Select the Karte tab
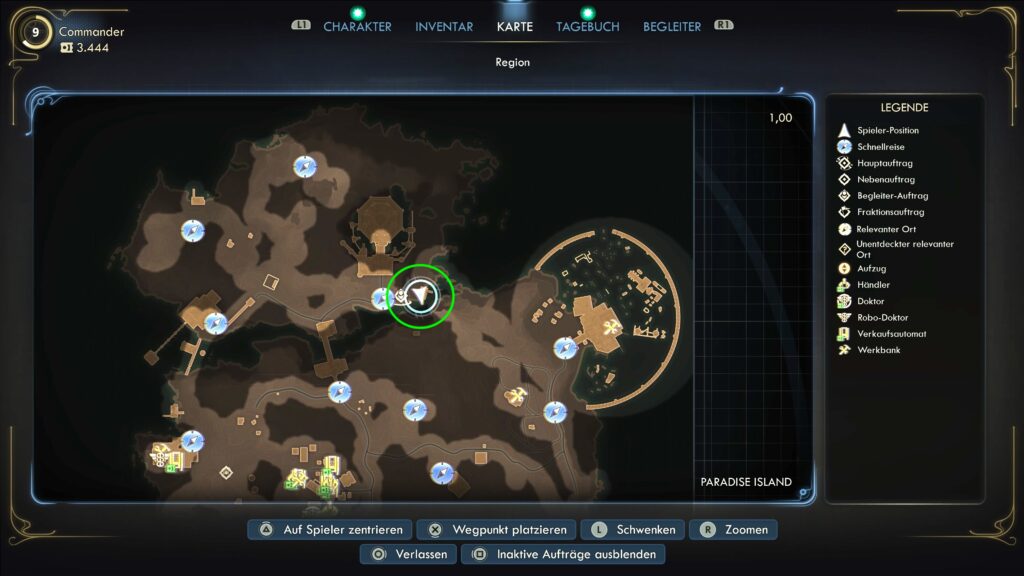Screen dimensions: 1024x576 click(515, 27)
